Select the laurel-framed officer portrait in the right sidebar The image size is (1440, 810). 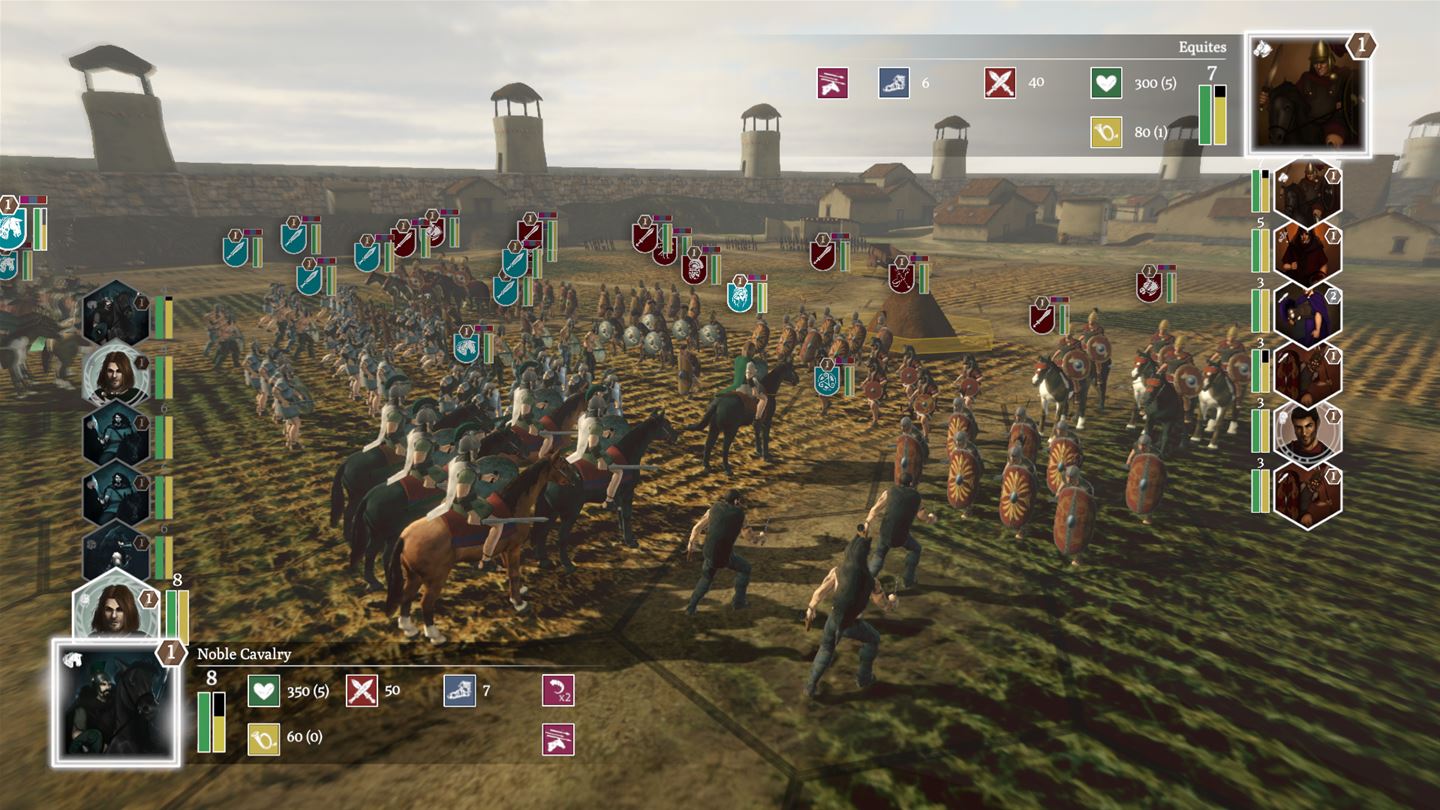click(1307, 431)
